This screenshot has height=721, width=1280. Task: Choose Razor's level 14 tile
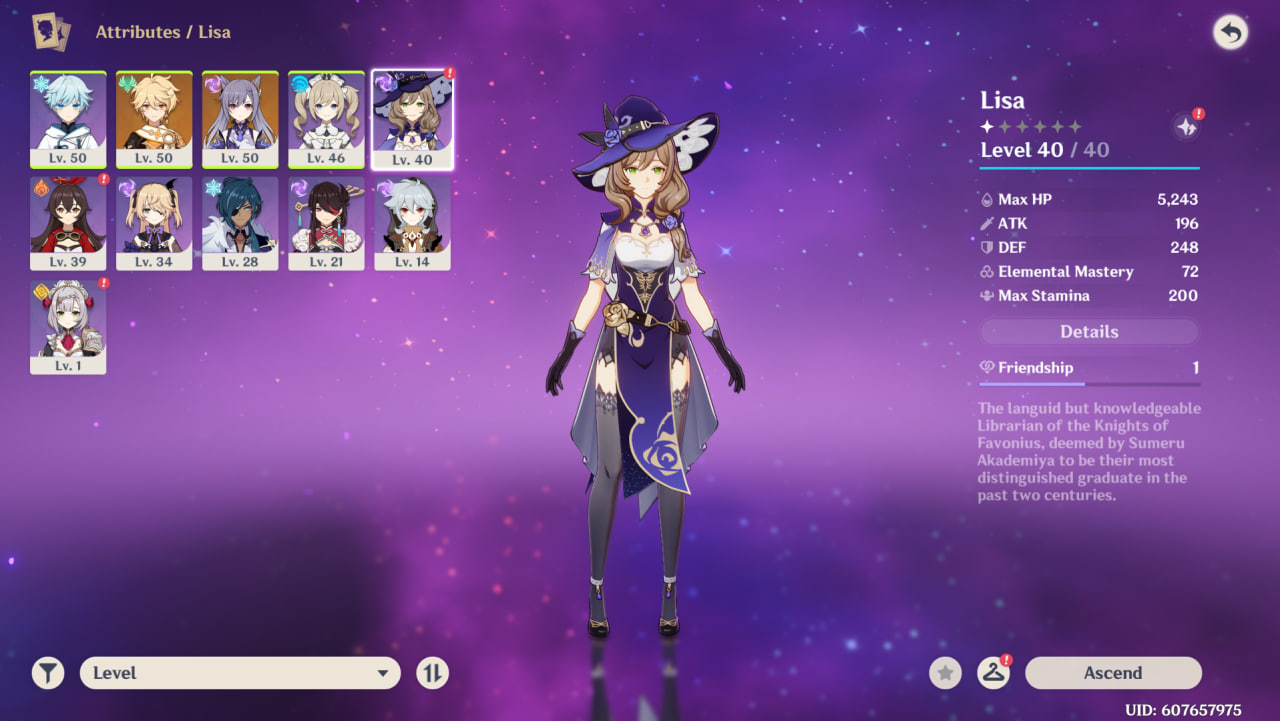(412, 223)
